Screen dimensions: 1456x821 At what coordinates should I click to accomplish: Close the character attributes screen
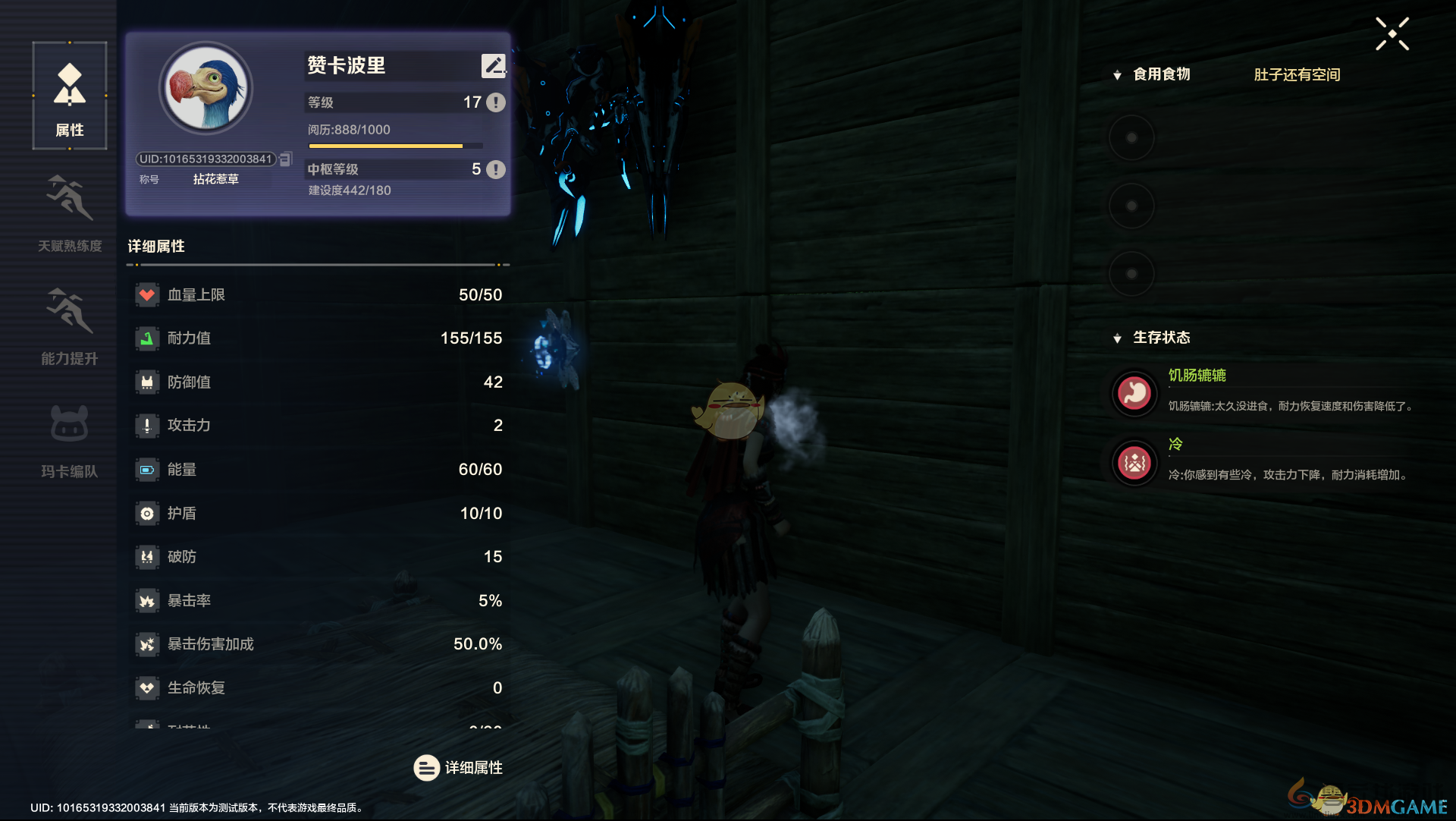(1392, 34)
